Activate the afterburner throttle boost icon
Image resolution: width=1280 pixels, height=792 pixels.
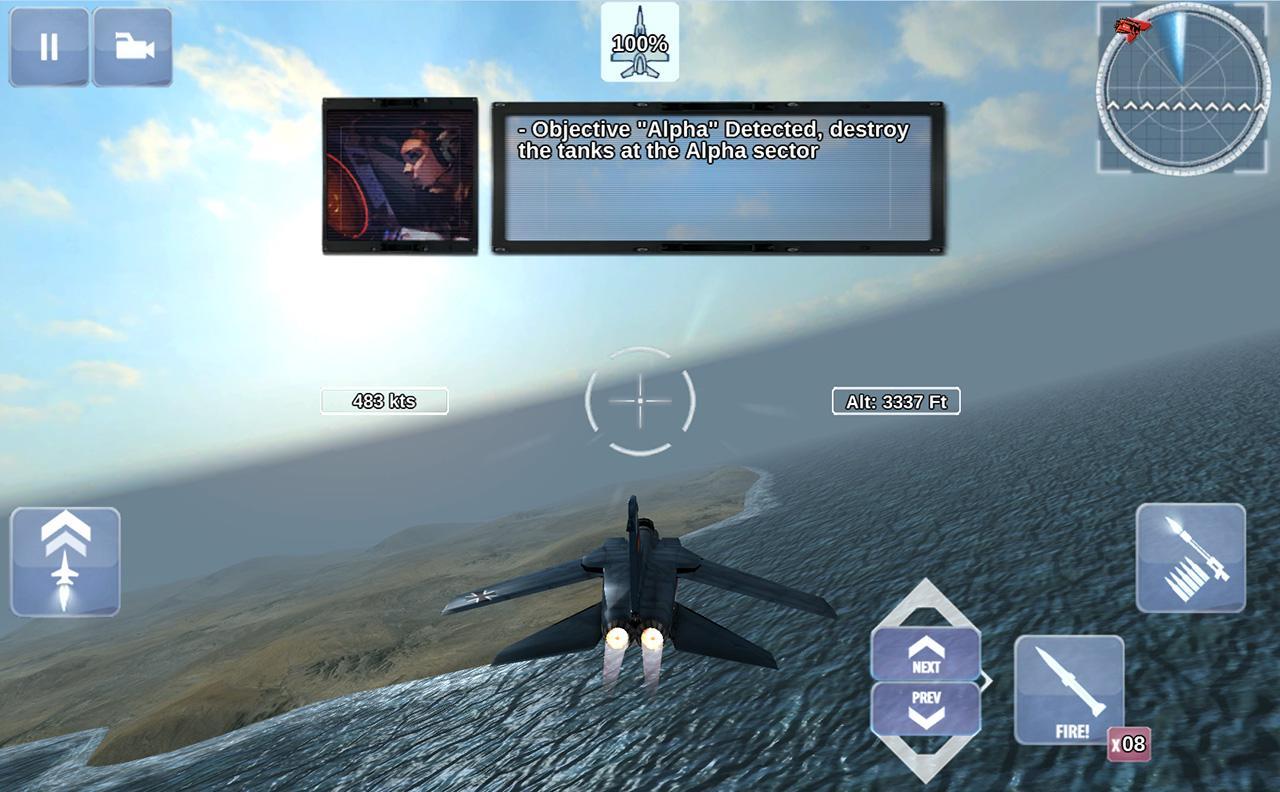point(64,562)
